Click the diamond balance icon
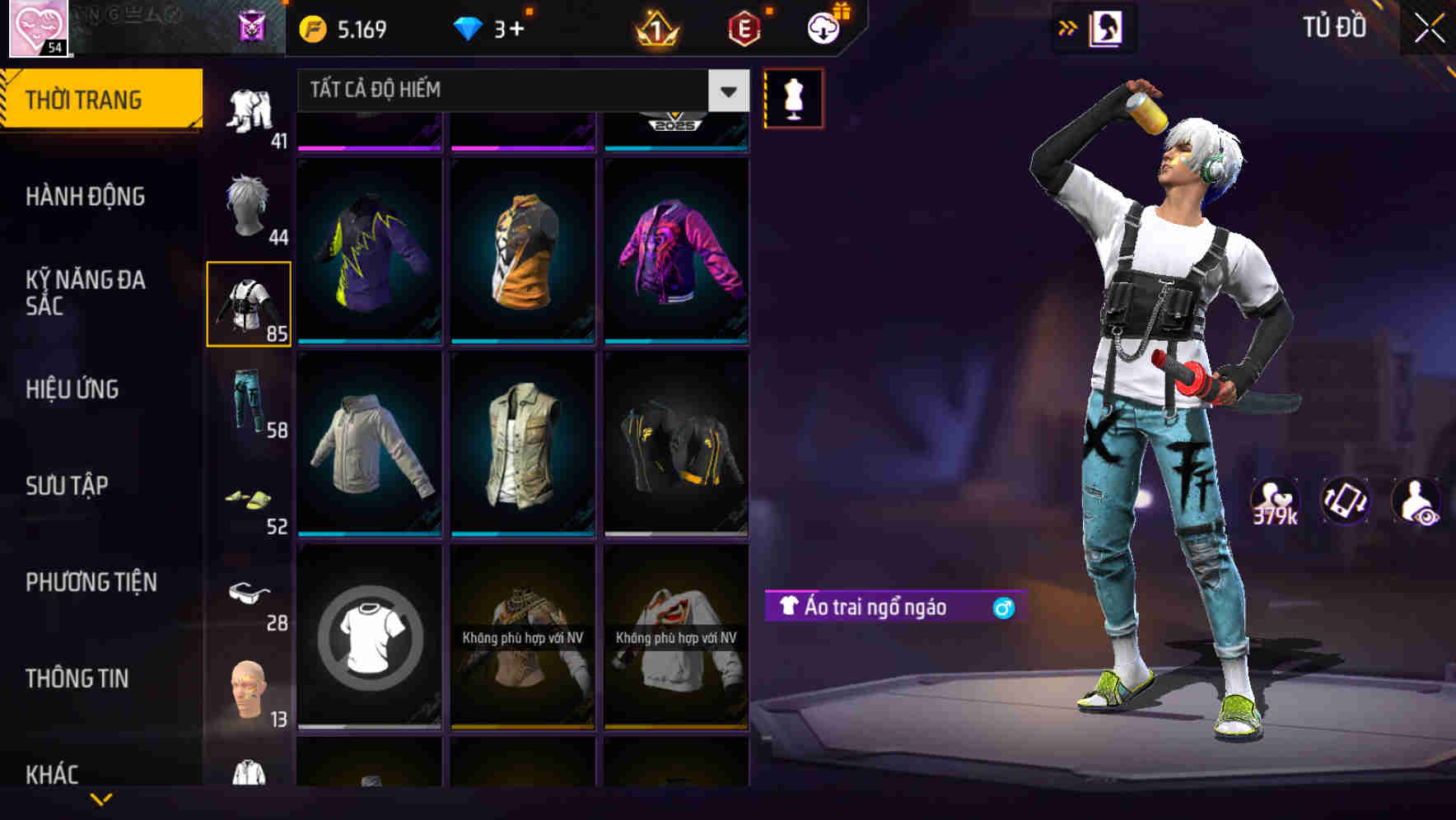The image size is (1456, 820). (x=468, y=27)
